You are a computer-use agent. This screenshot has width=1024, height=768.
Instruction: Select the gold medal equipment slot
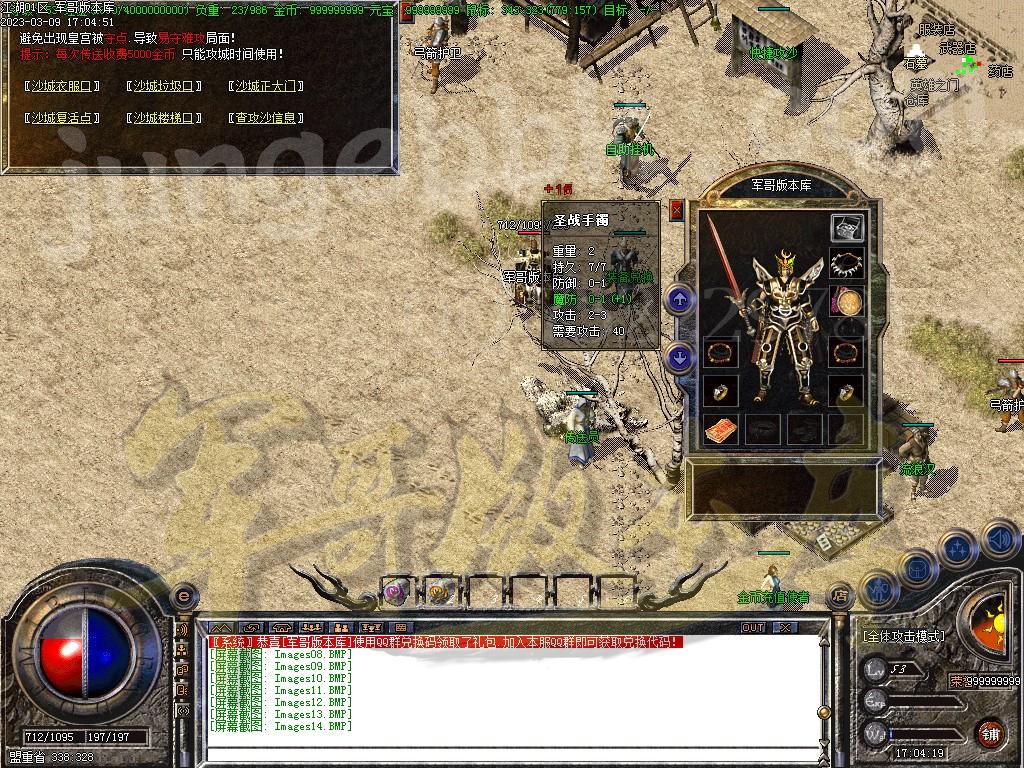848,302
